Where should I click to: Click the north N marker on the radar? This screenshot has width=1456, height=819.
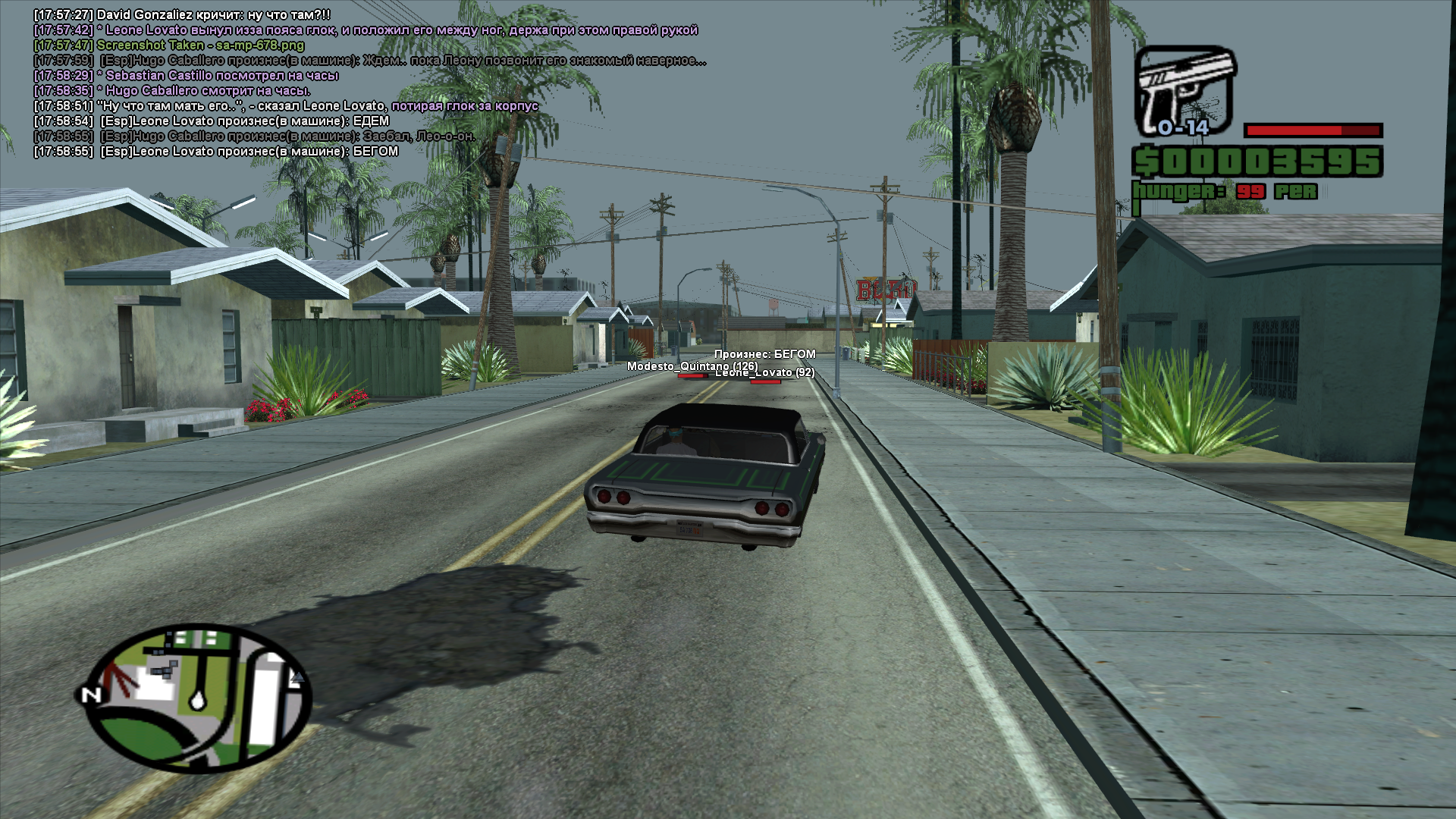pyautogui.click(x=91, y=695)
